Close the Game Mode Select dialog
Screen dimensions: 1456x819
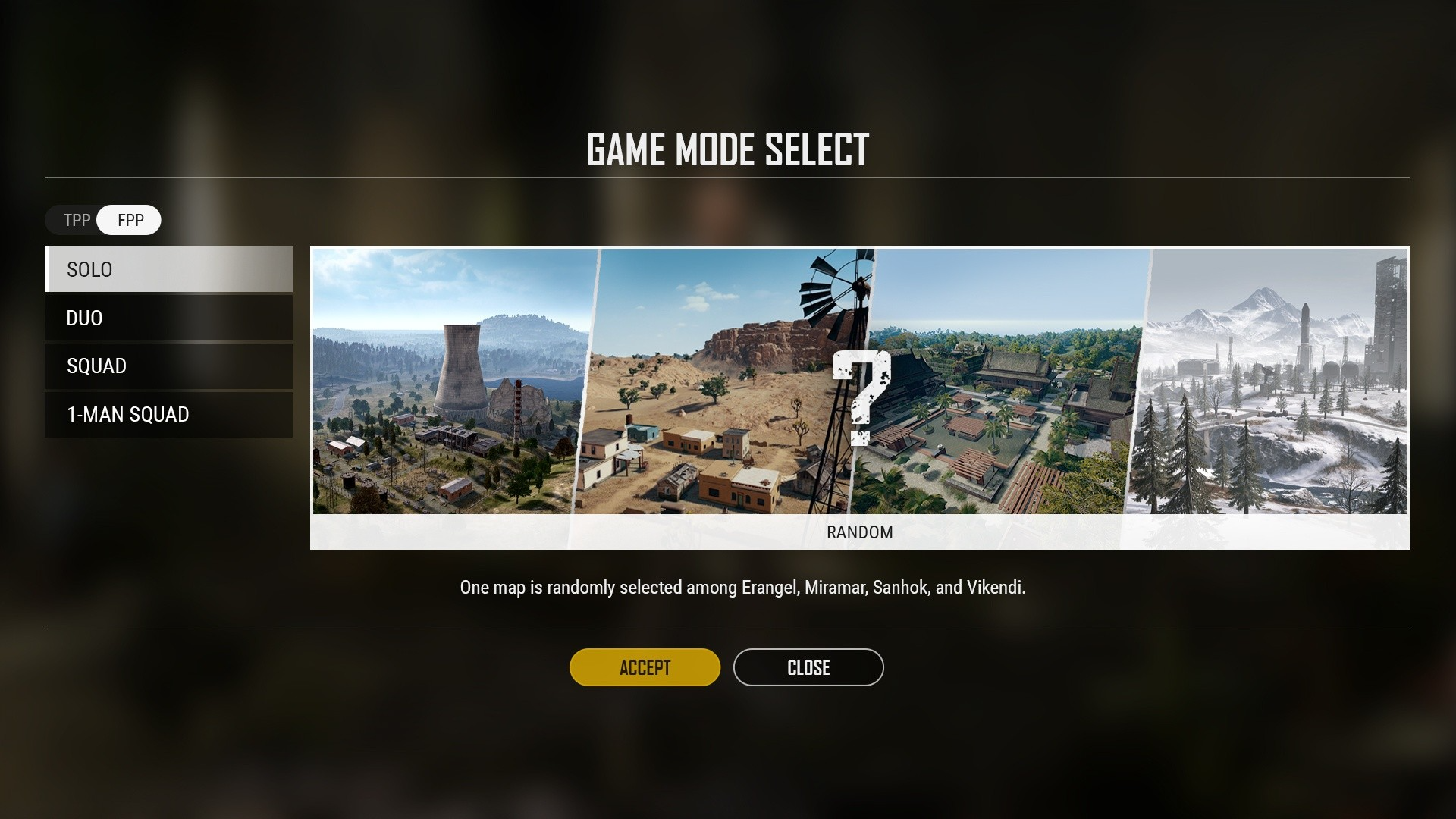808,667
